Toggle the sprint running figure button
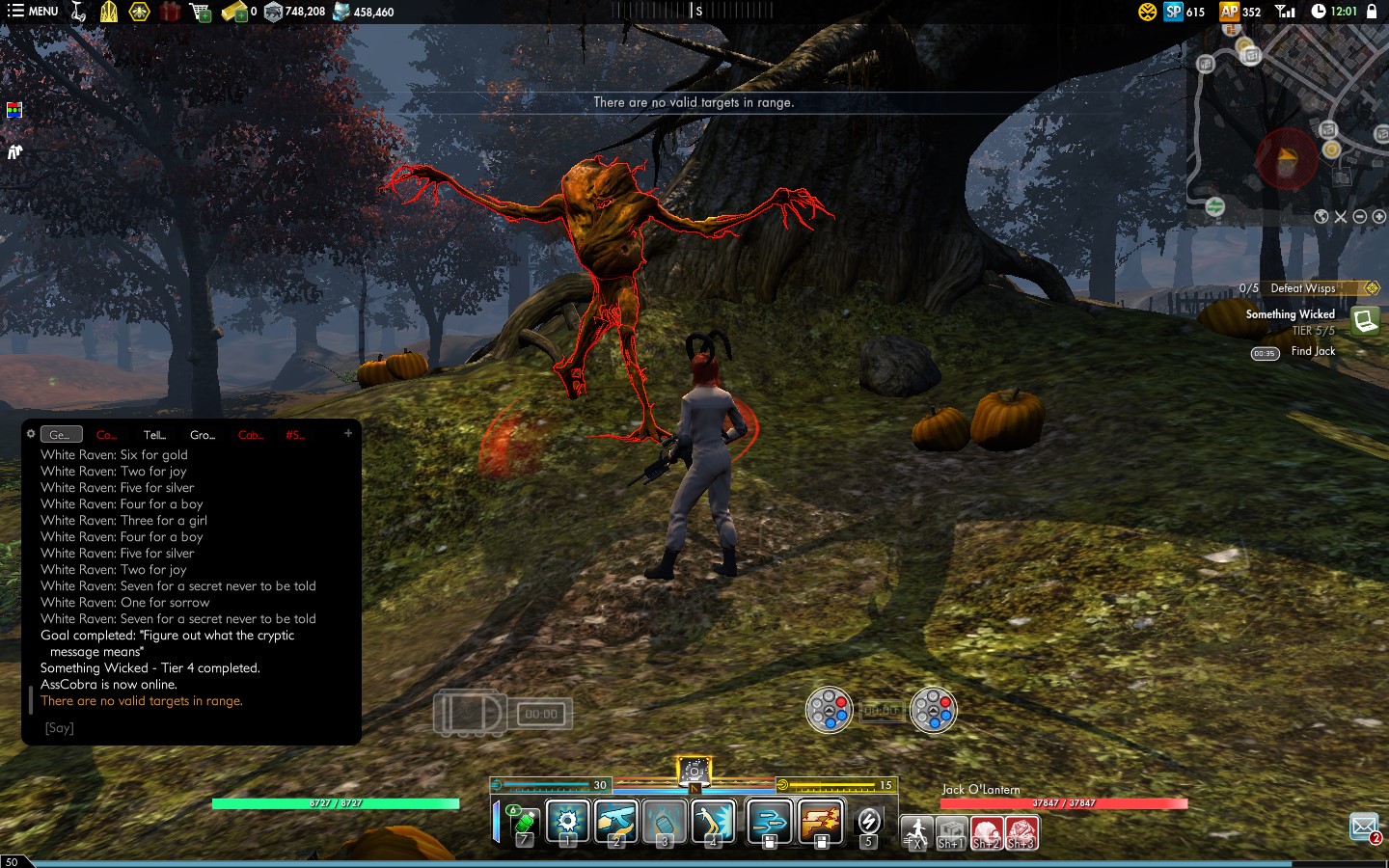Viewport: 1389px width, 868px height. pyautogui.click(x=916, y=831)
